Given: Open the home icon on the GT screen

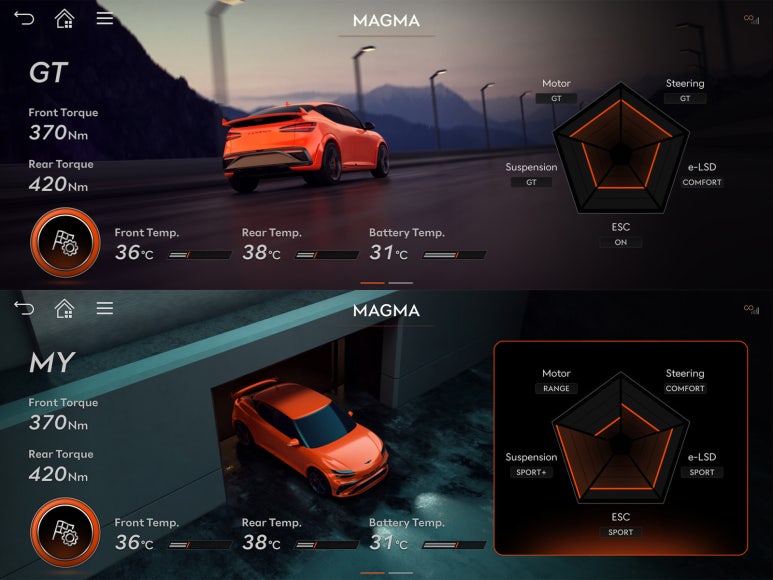Looking at the screenshot, I should pos(64,18).
